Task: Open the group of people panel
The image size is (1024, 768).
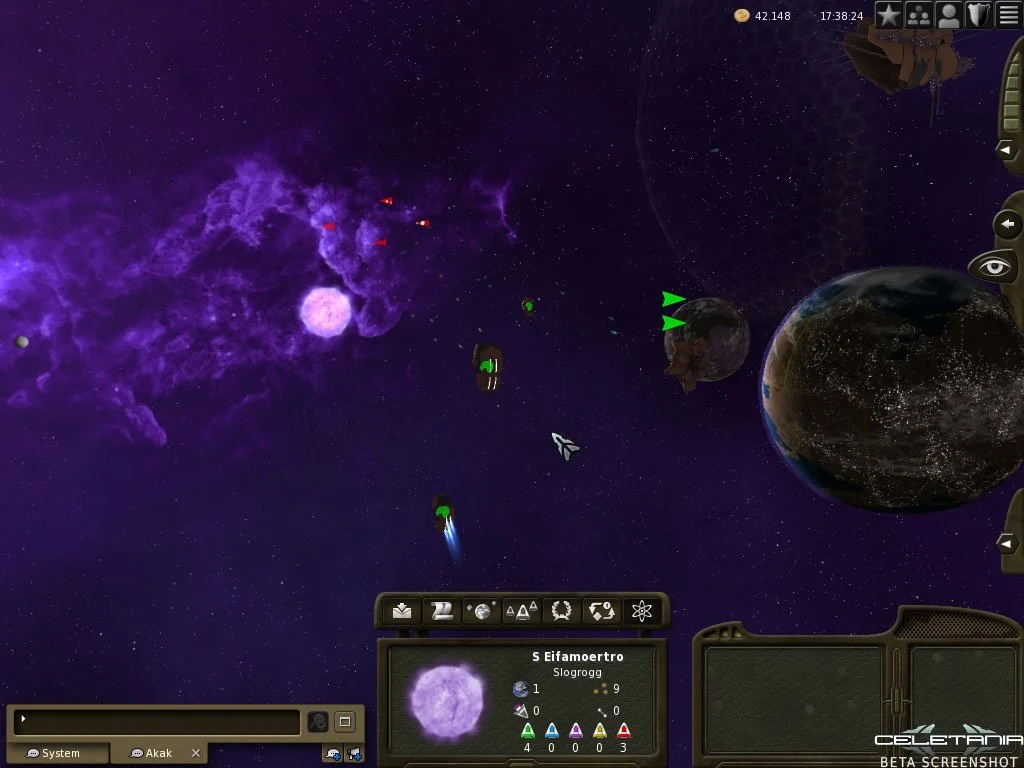Action: tap(919, 15)
